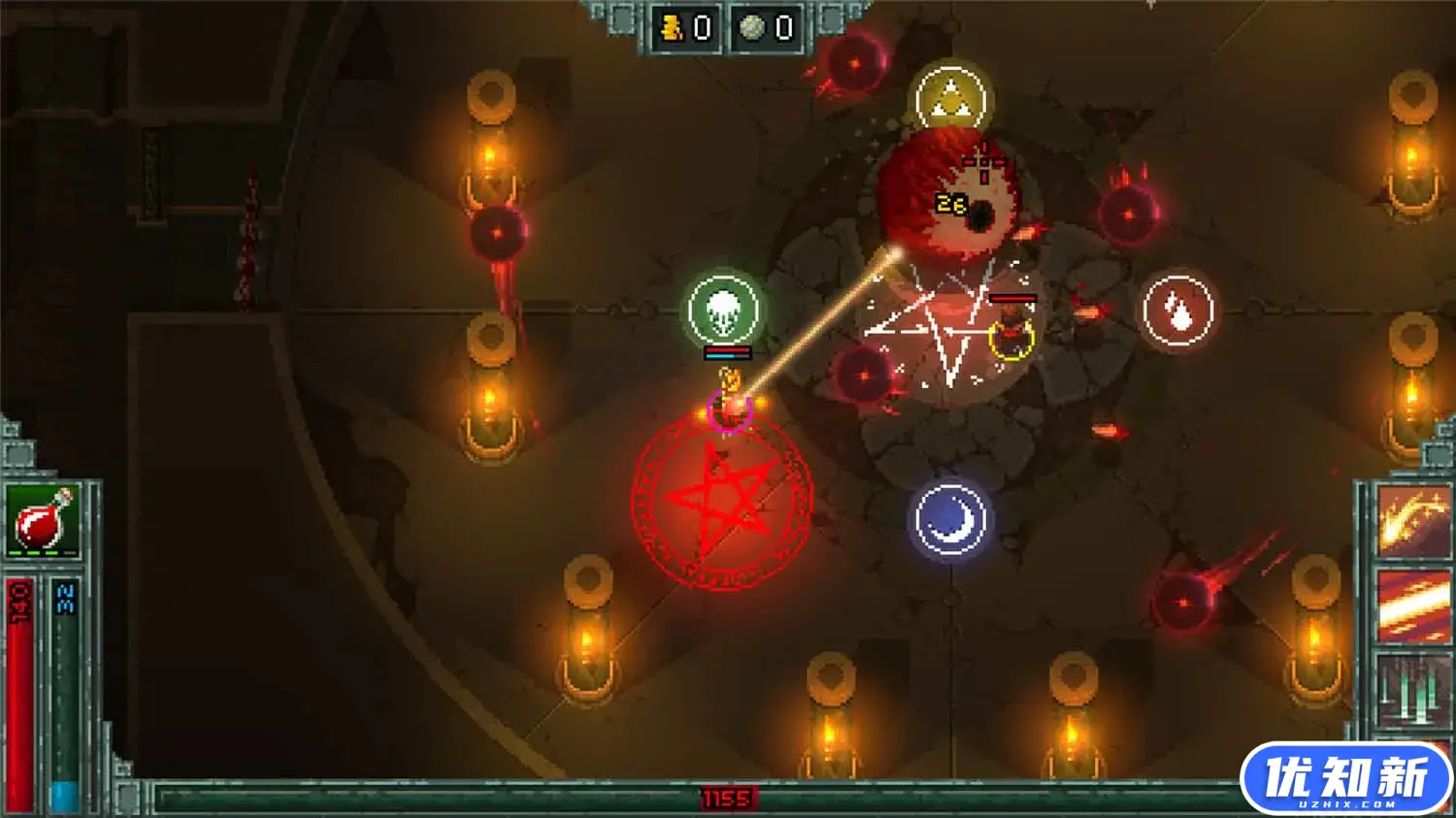Use the red health potion slot

(43, 520)
